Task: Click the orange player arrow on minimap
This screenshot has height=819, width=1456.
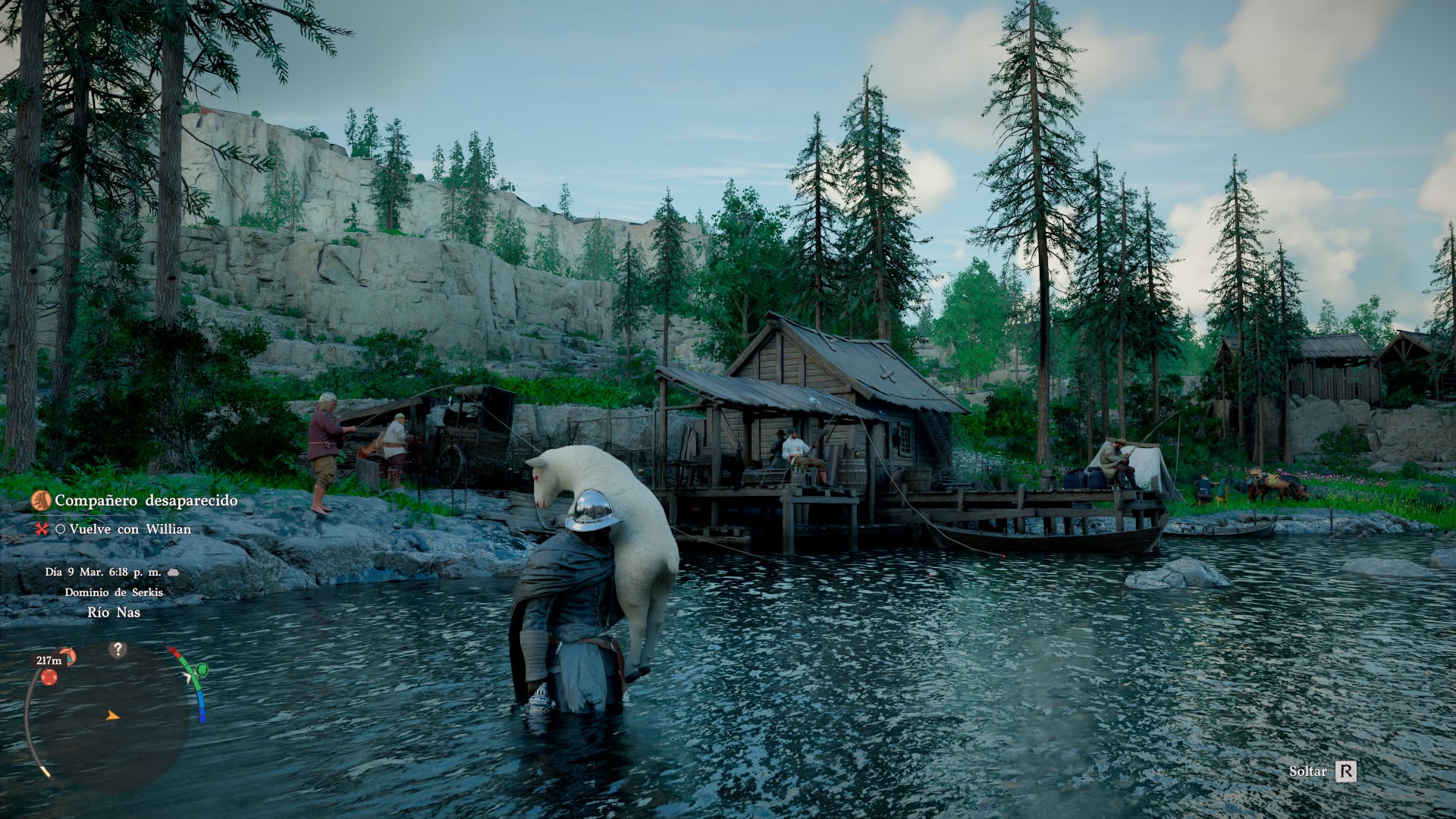Action: pos(113,715)
